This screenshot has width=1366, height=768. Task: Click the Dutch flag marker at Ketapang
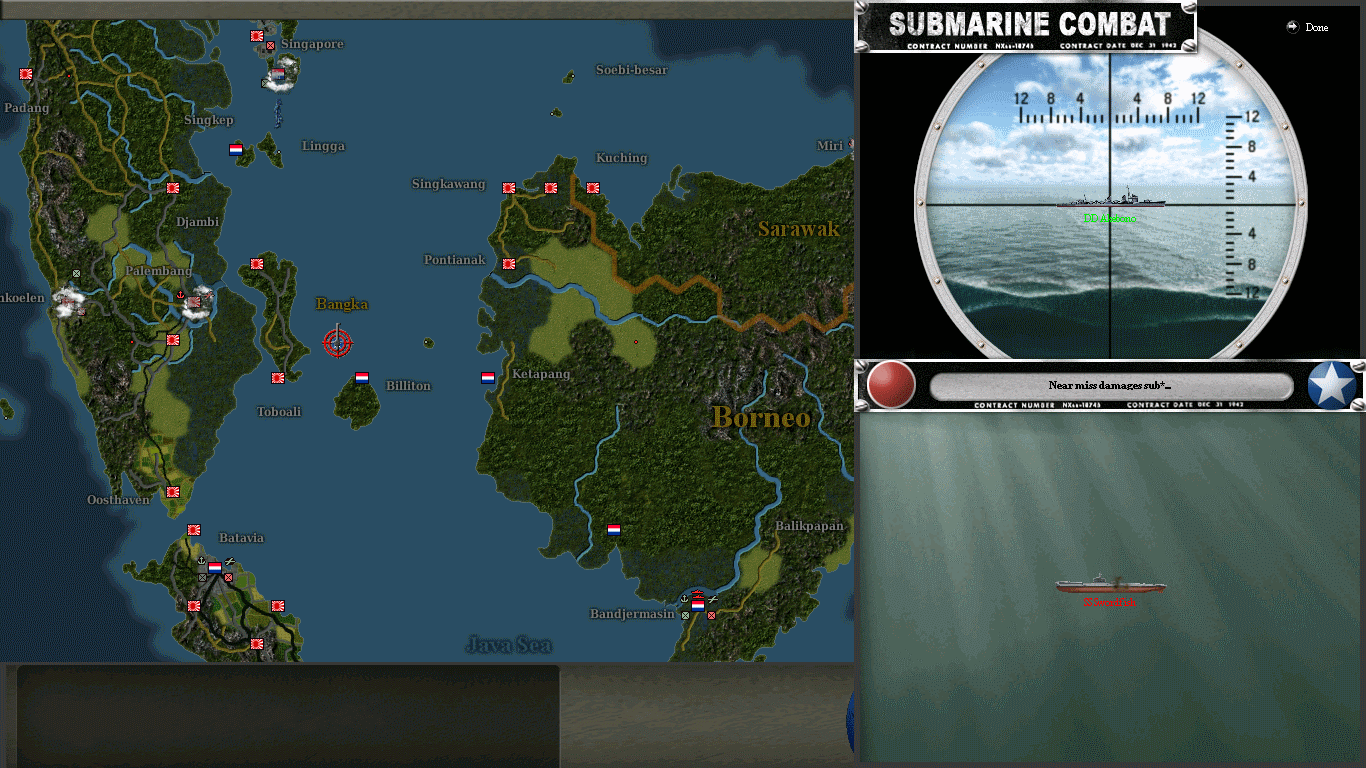click(x=486, y=378)
